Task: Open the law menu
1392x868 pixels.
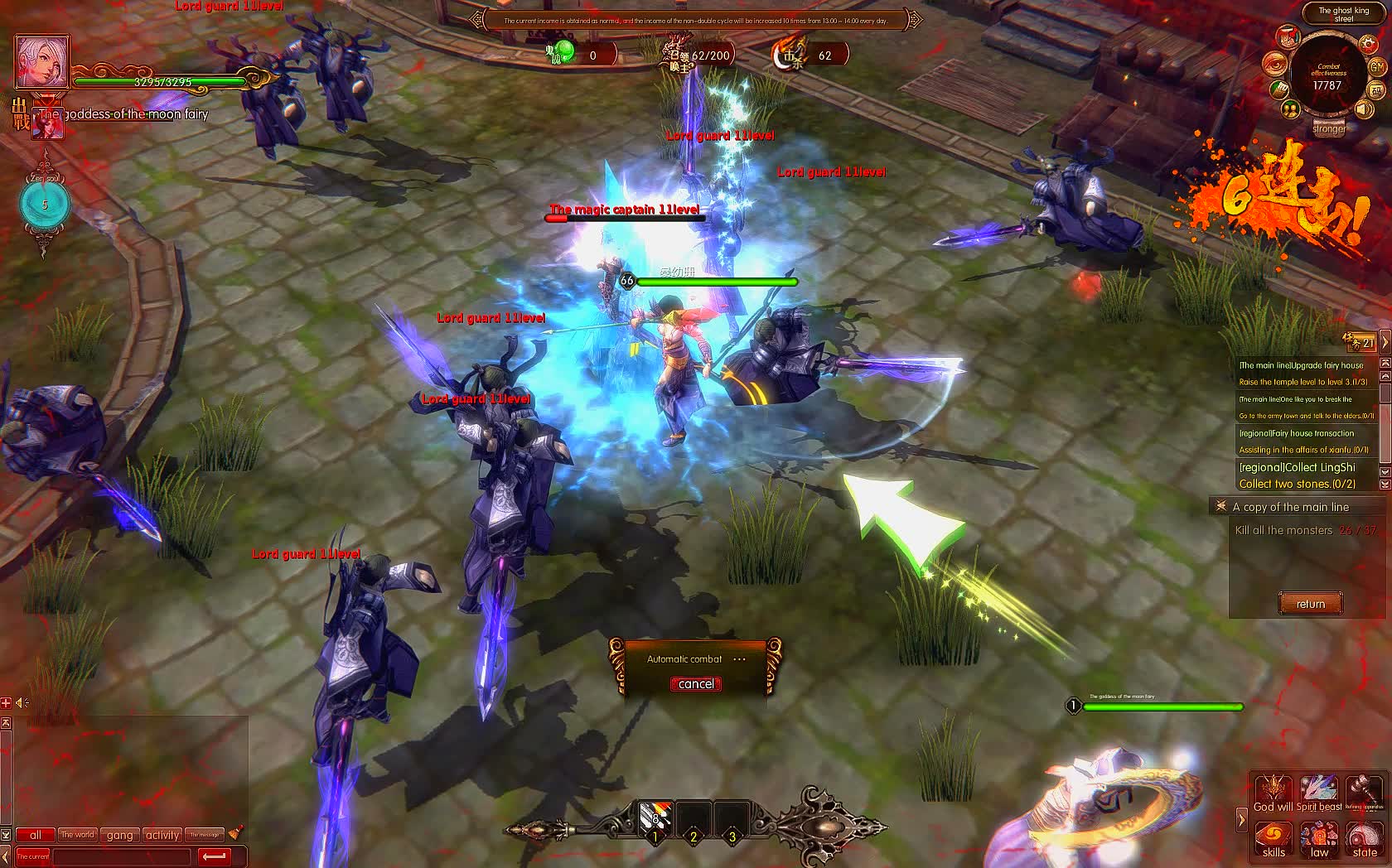Action: (1319, 838)
